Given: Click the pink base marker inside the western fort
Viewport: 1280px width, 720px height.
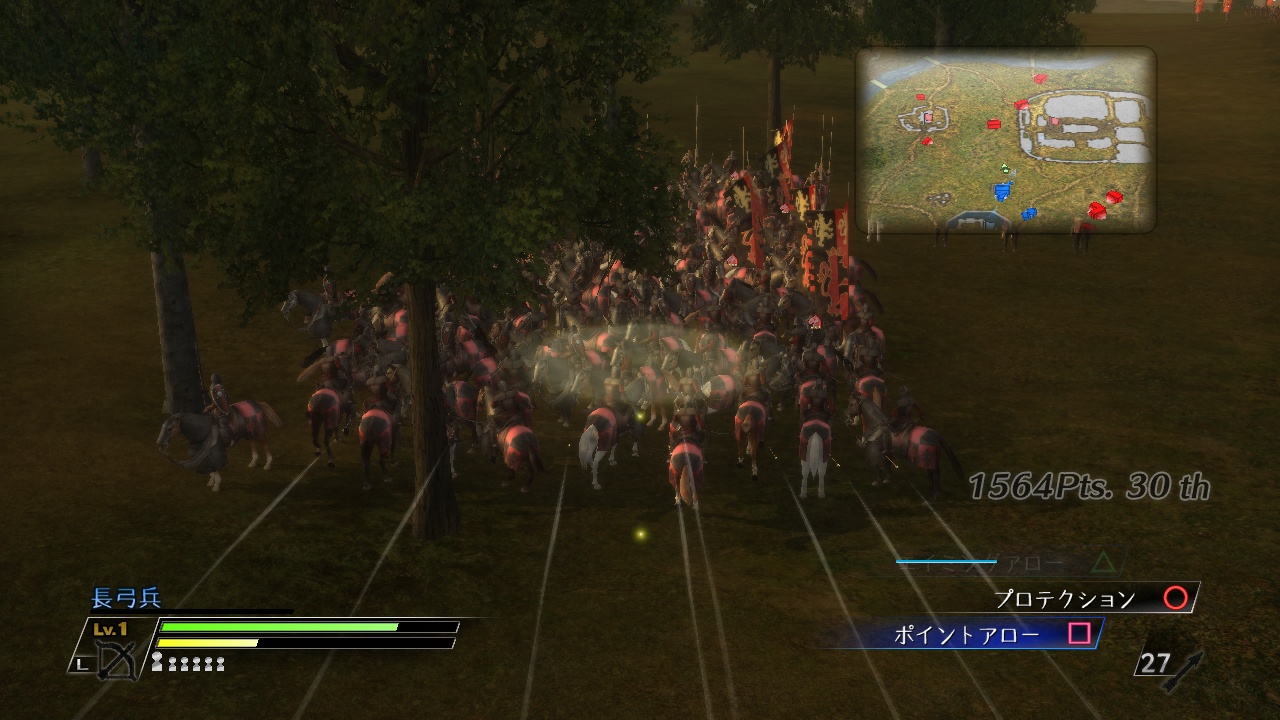Looking at the screenshot, I should point(928,116).
